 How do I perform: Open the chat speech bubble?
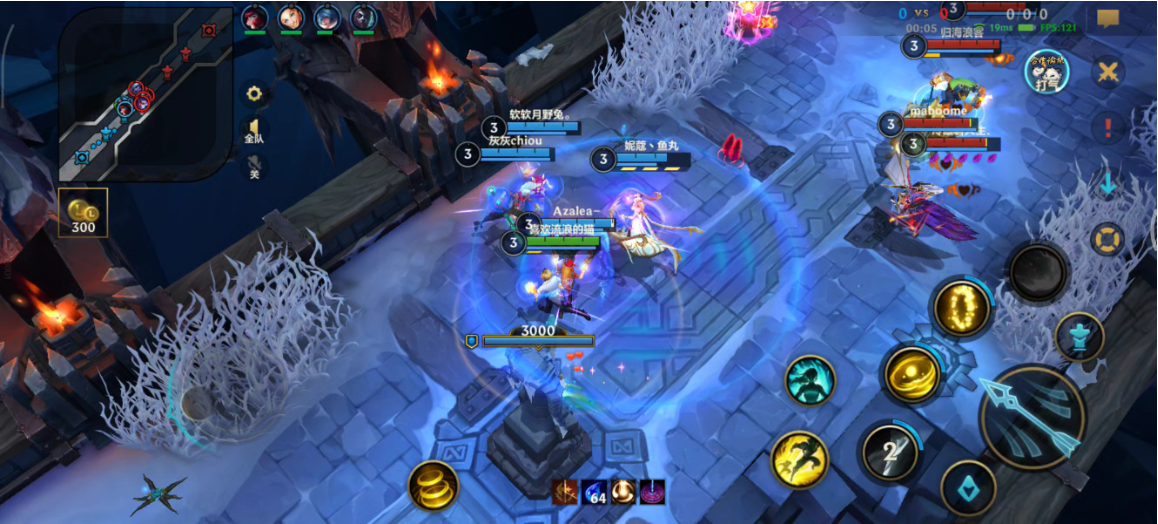(1107, 19)
